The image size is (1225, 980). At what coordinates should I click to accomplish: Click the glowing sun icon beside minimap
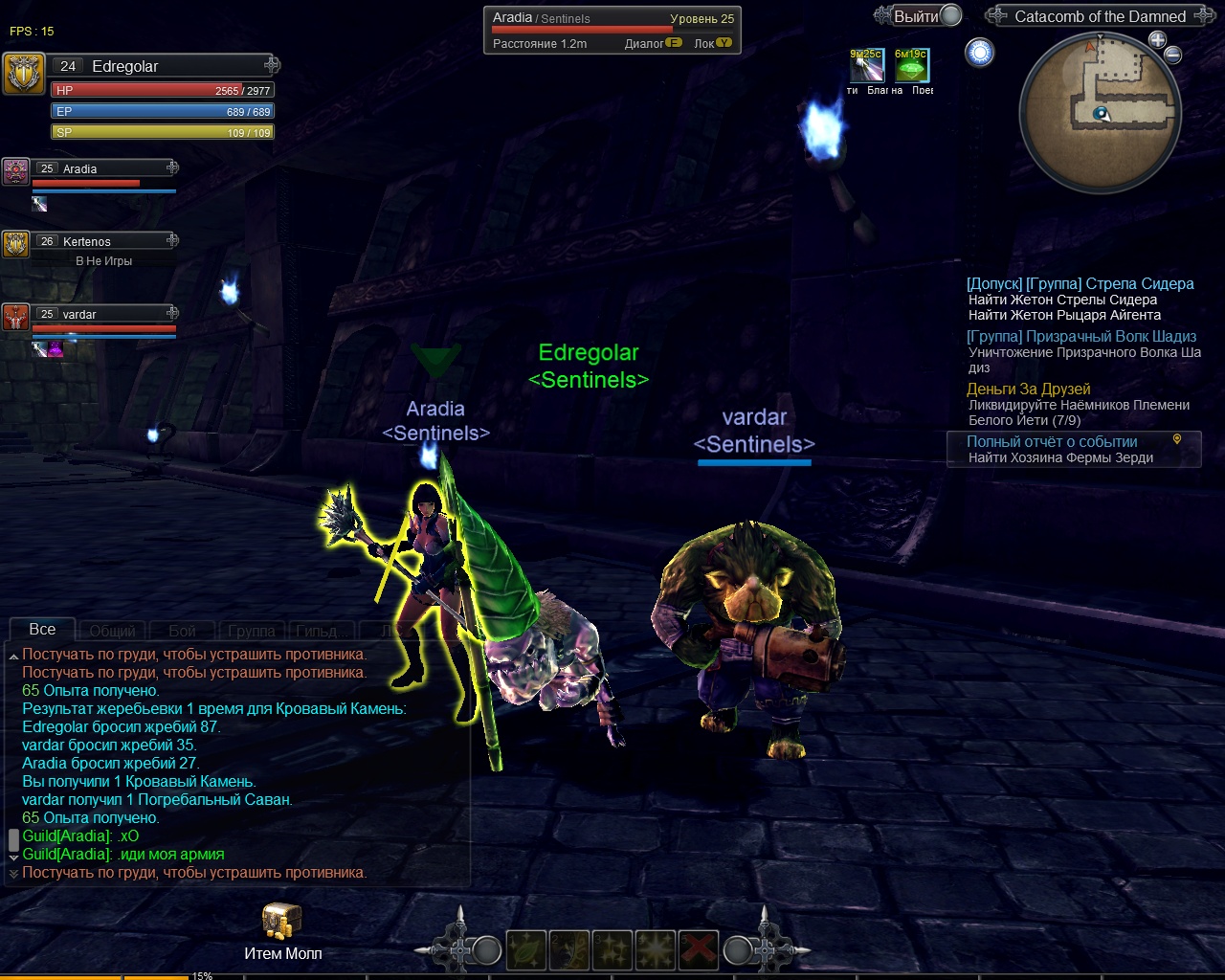tap(980, 53)
